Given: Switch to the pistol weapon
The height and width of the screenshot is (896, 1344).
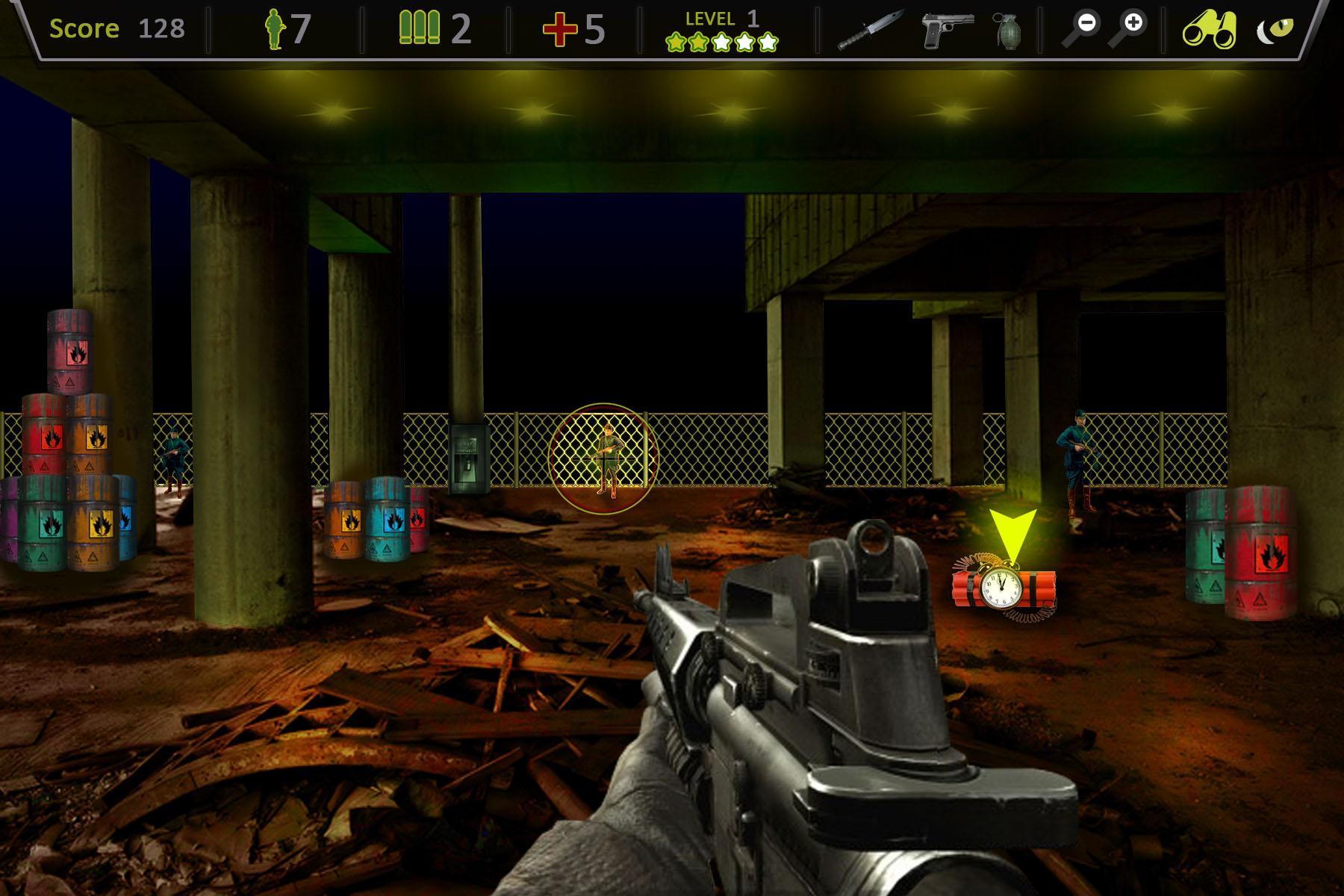Looking at the screenshot, I should 946,30.
